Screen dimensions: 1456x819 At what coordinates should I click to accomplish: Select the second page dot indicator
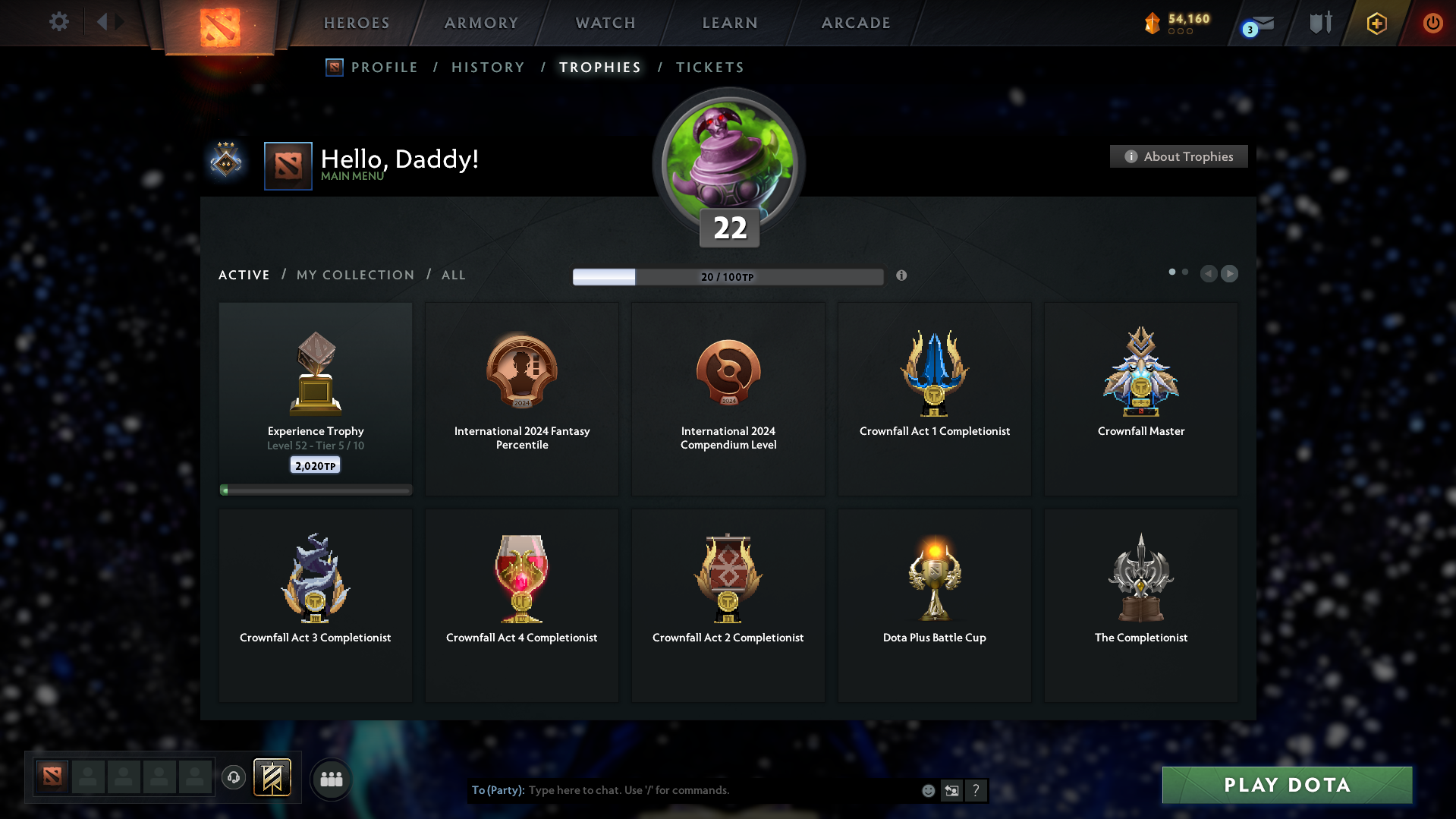(x=1185, y=271)
